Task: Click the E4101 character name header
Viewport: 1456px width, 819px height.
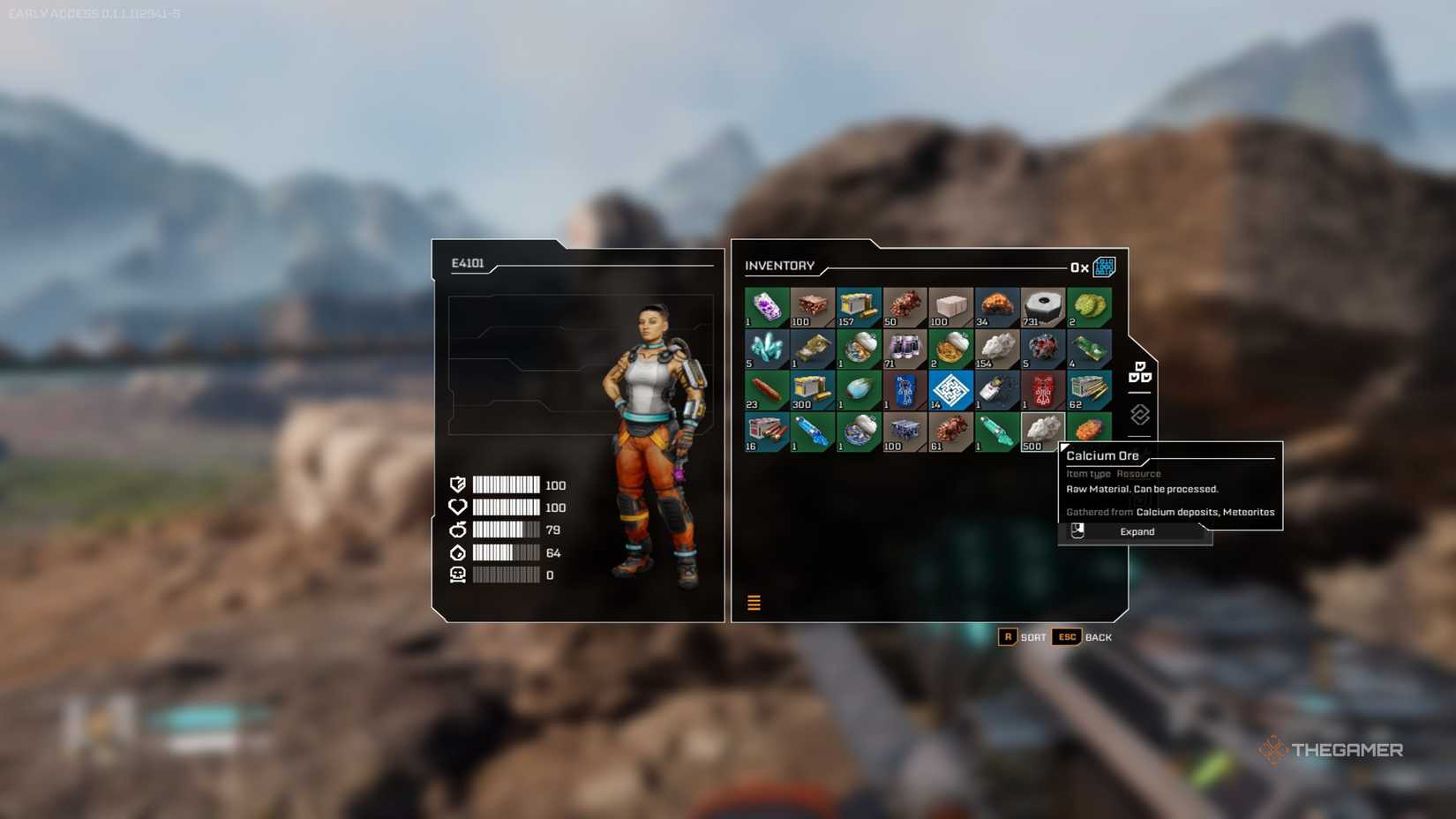Action: click(466, 263)
